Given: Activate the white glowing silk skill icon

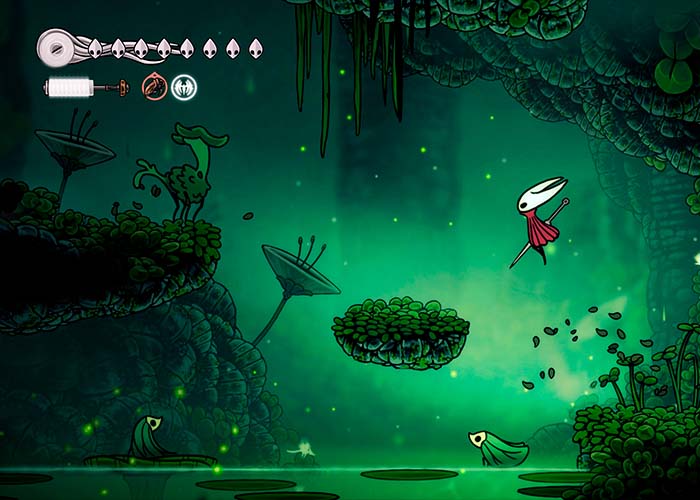Looking at the screenshot, I should (x=184, y=87).
